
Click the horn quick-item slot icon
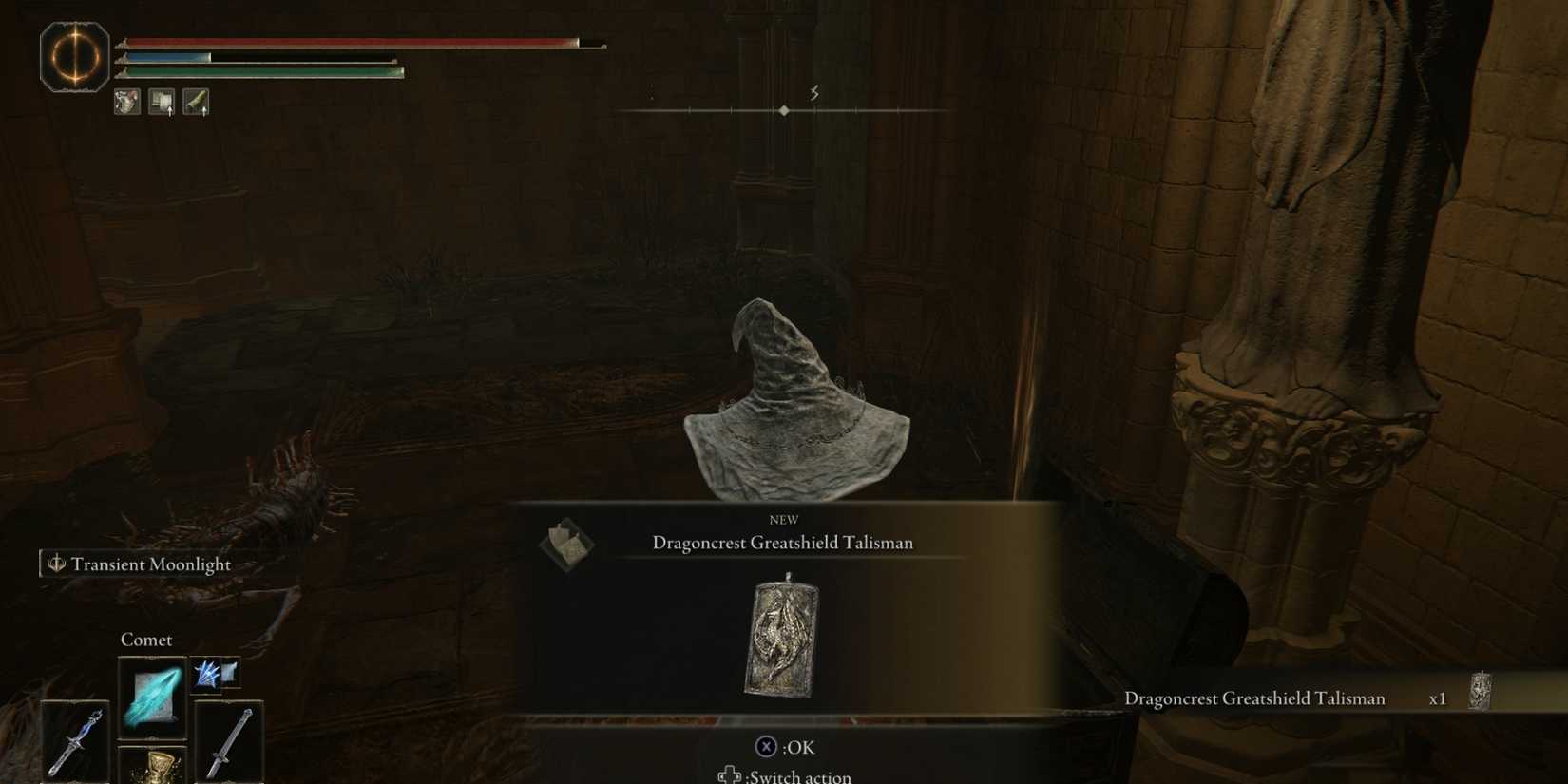point(198,101)
